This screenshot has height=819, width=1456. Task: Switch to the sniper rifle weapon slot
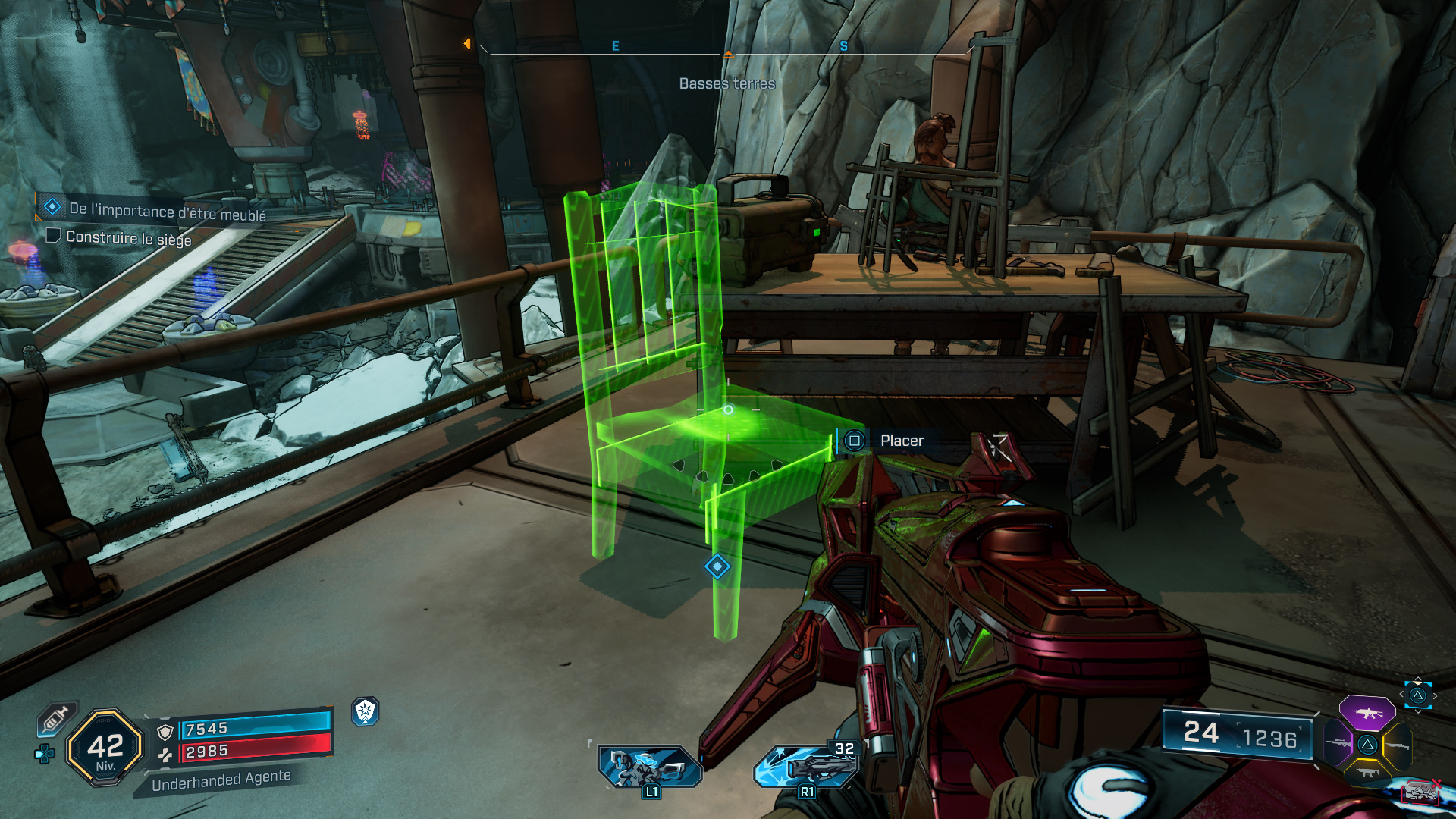(1339, 743)
